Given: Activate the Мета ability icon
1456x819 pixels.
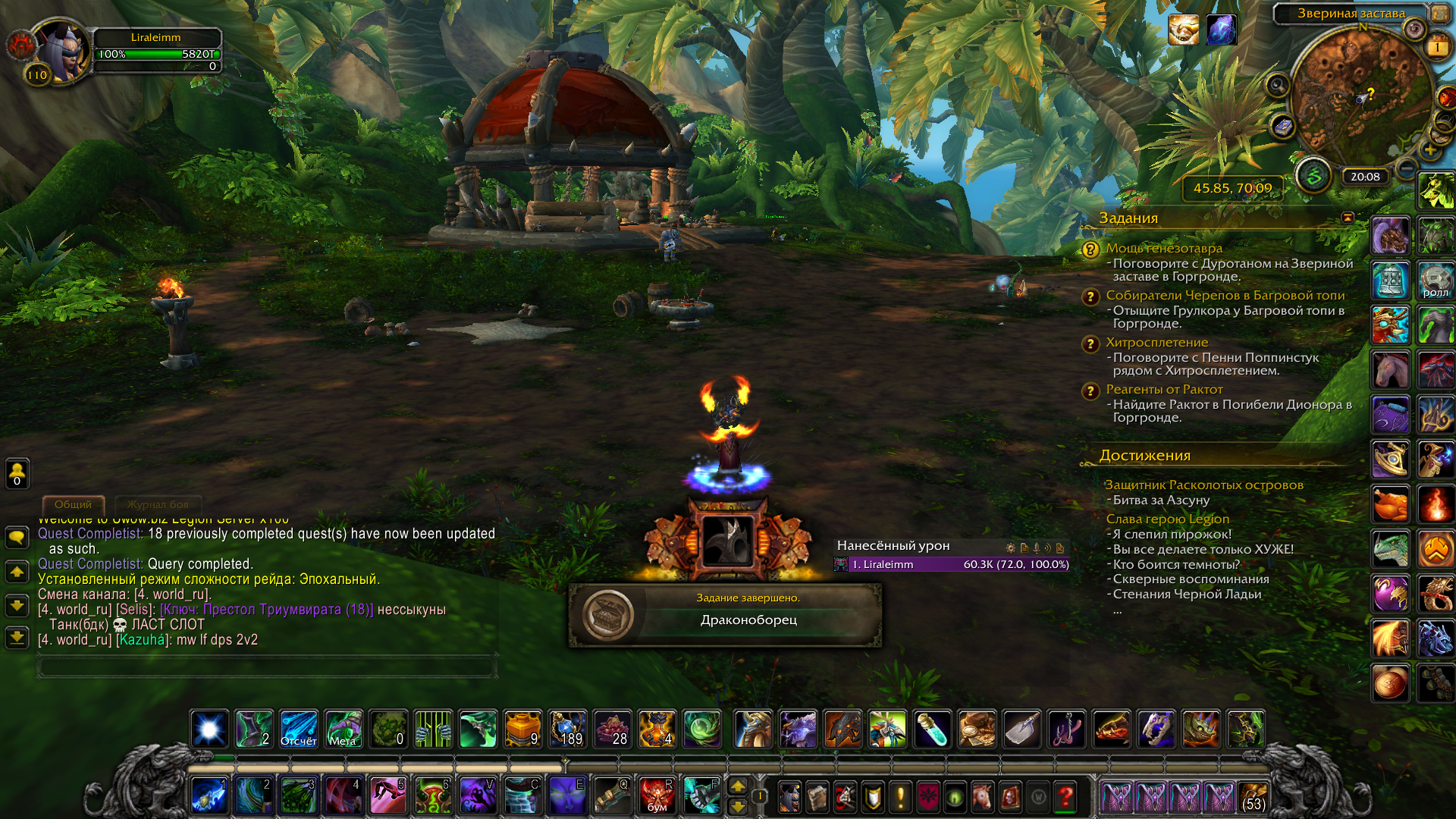Looking at the screenshot, I should coord(344,730).
